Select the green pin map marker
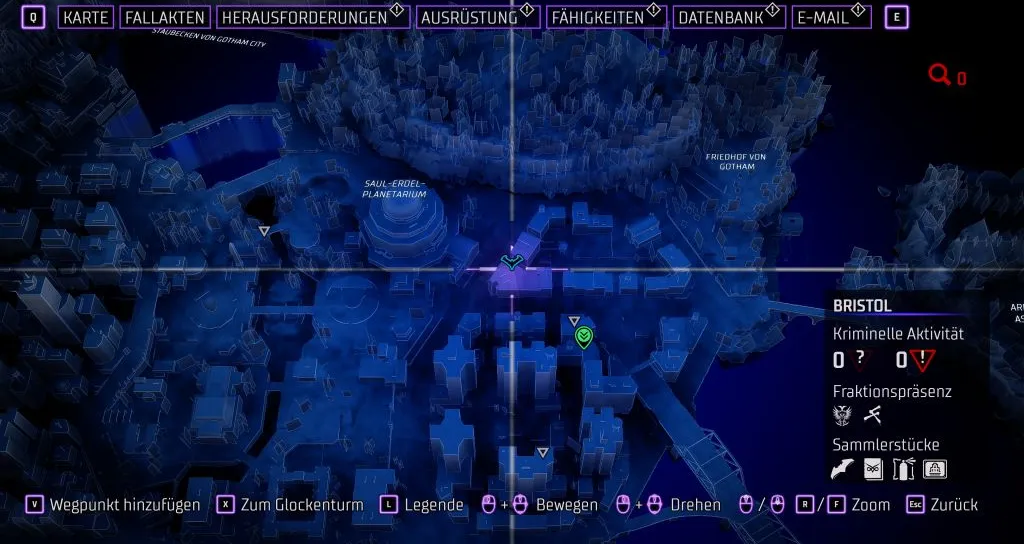 586,339
